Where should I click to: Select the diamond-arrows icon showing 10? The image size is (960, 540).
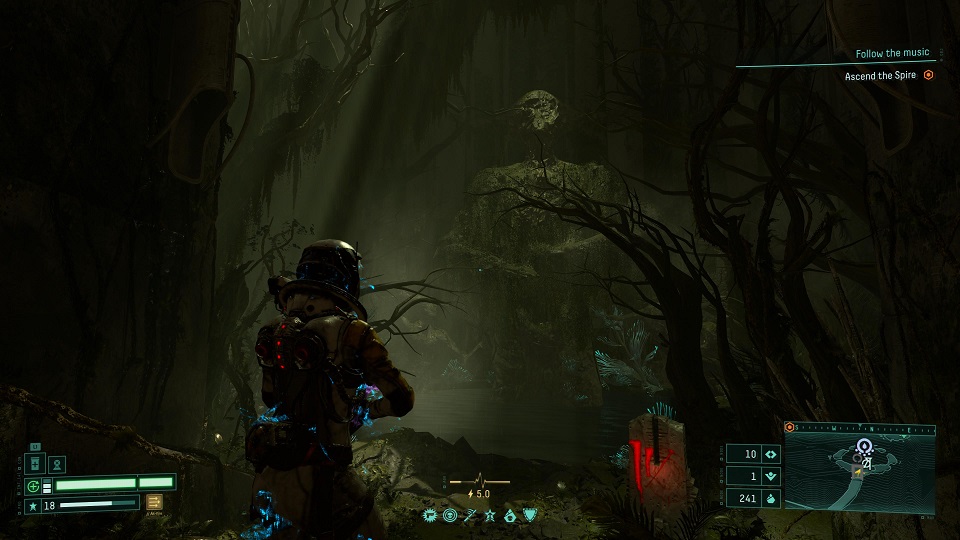[771, 454]
